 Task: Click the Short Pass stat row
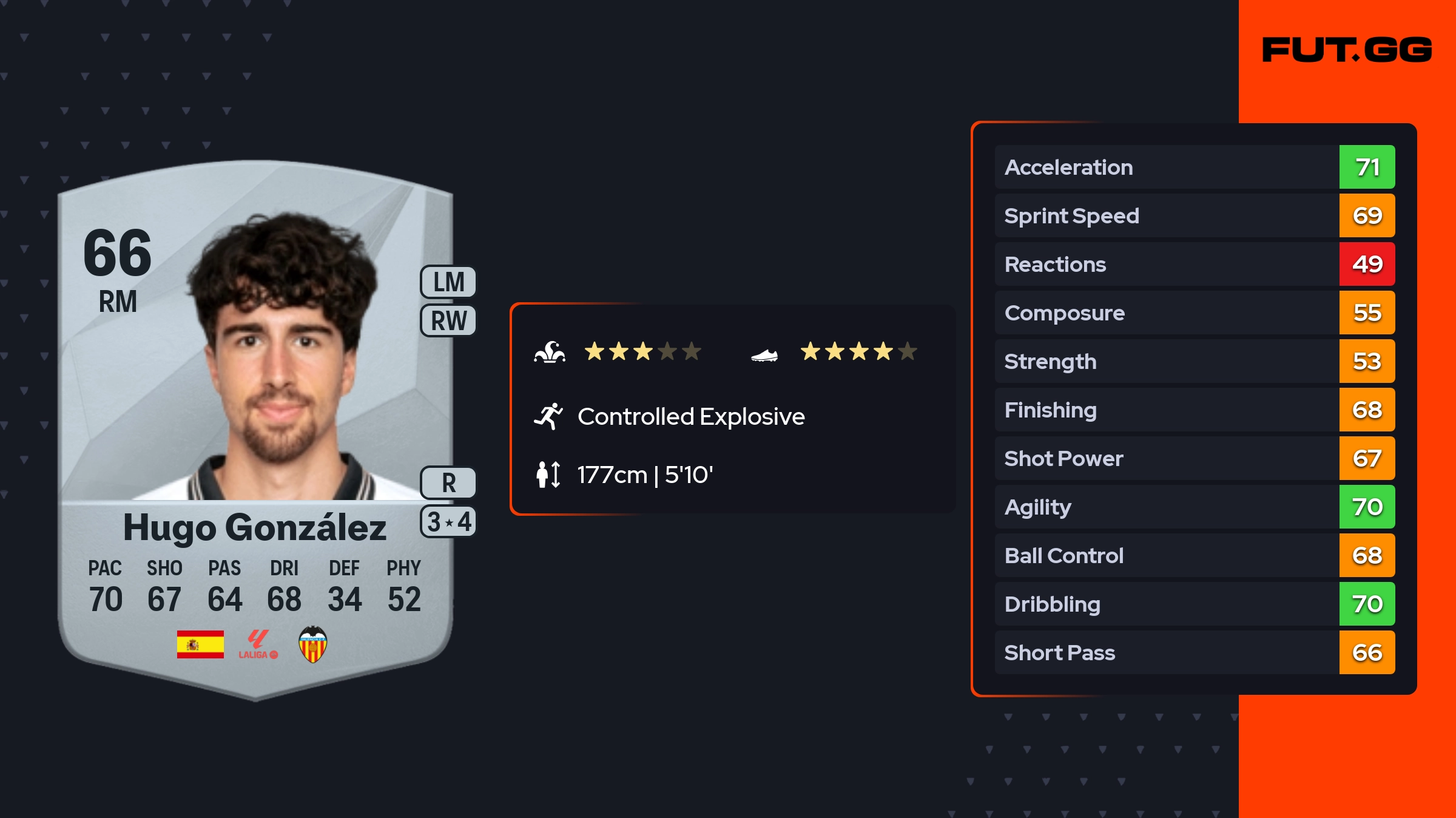(x=1194, y=652)
